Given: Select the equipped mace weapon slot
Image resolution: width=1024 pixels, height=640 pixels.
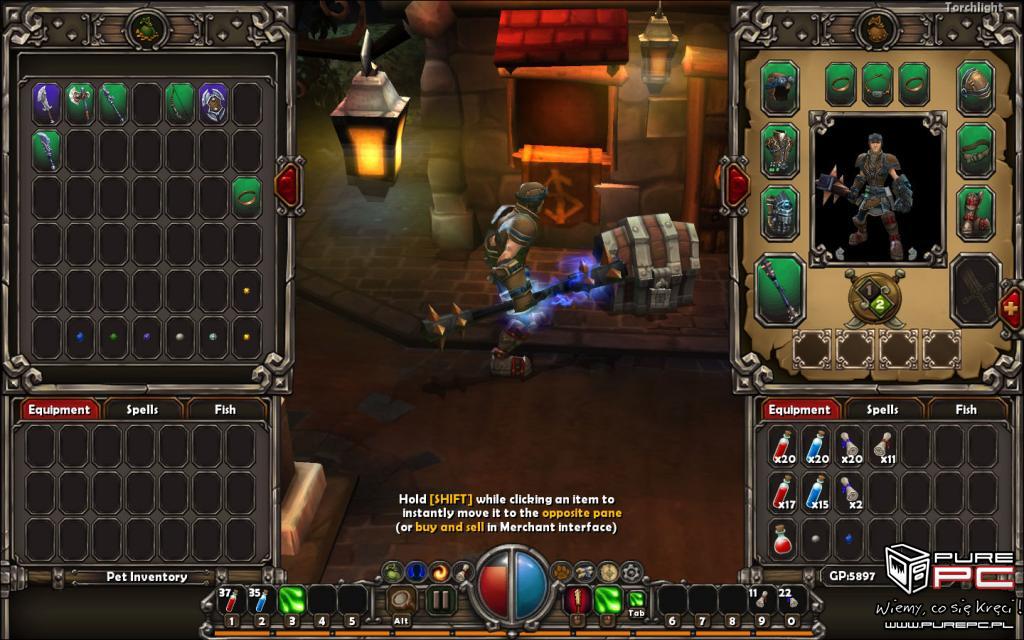Looking at the screenshot, I should [780, 289].
